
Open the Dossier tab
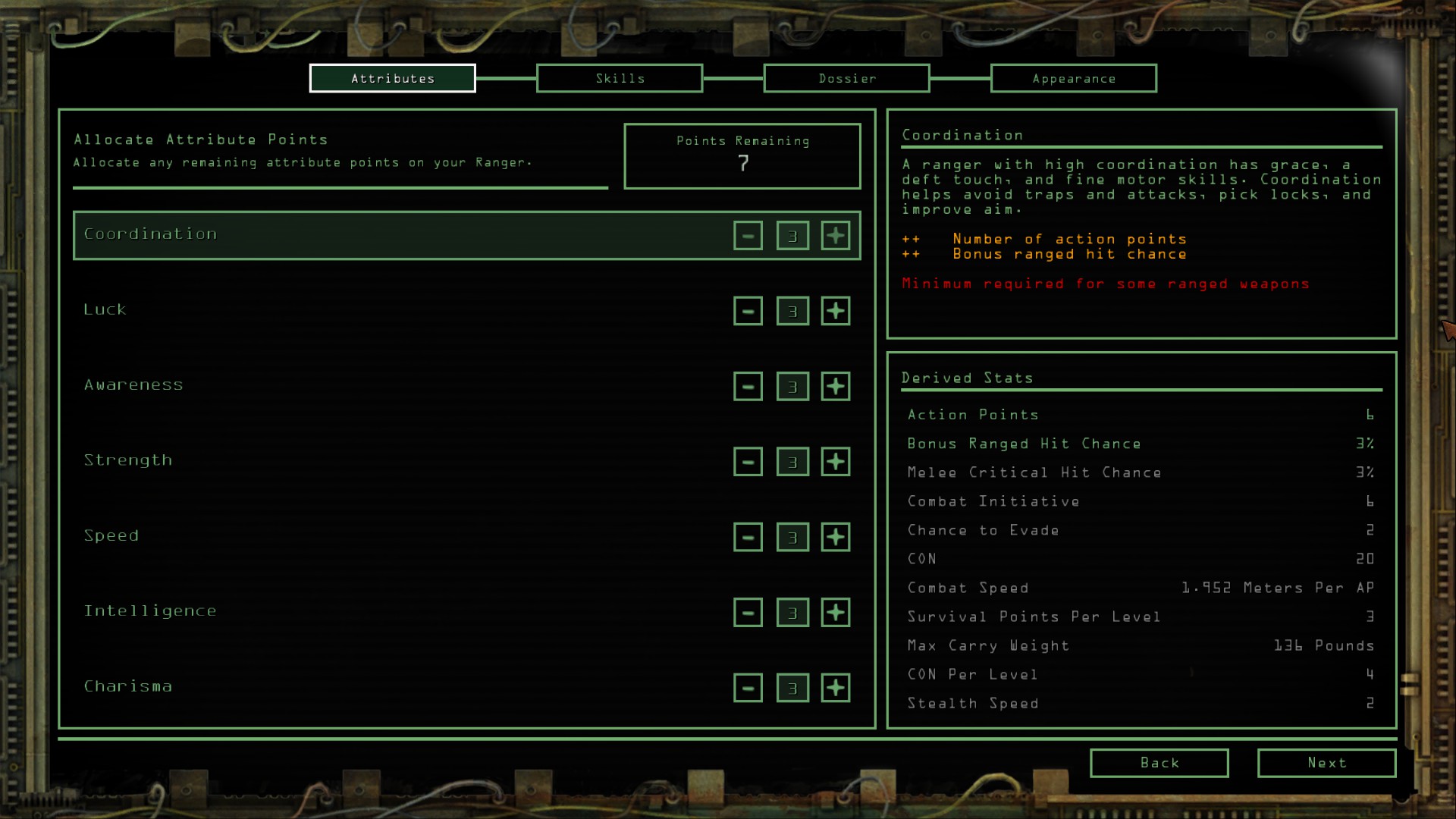[x=846, y=78]
